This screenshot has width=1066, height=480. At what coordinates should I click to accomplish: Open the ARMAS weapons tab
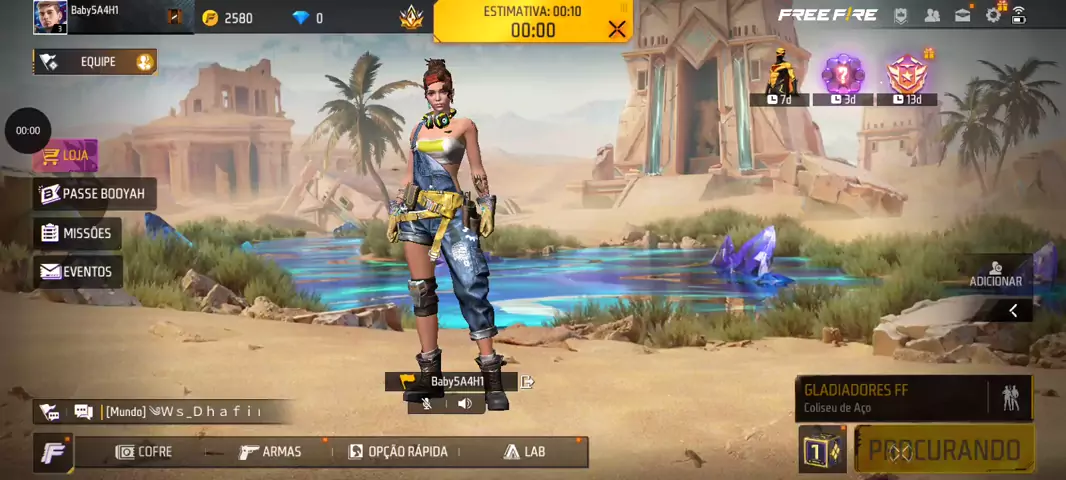coord(270,452)
